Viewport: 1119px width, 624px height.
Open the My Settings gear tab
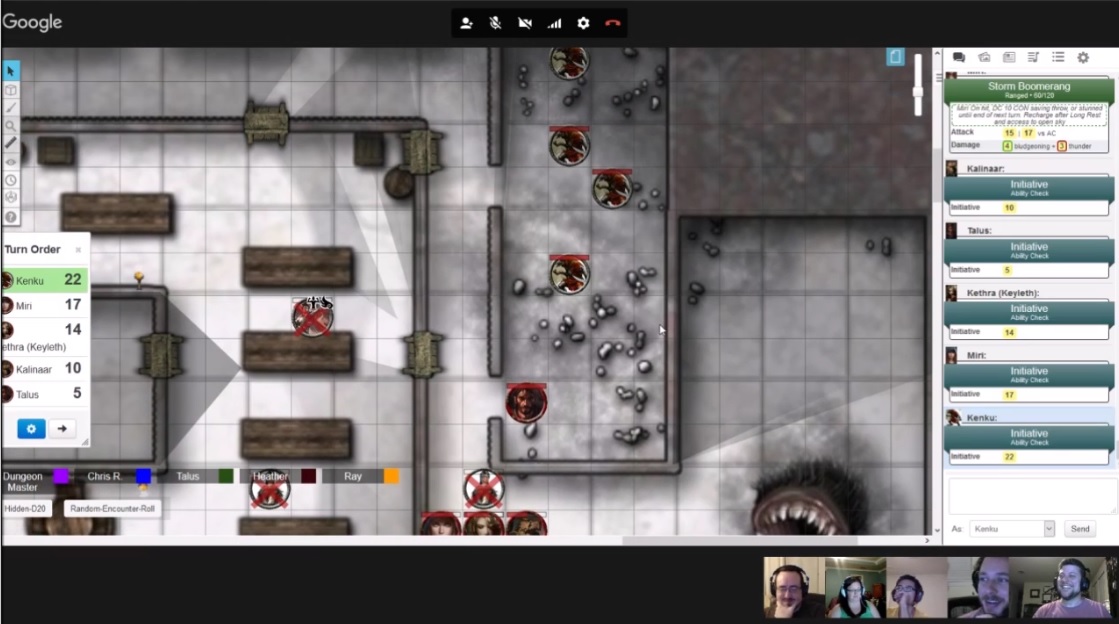click(1083, 58)
